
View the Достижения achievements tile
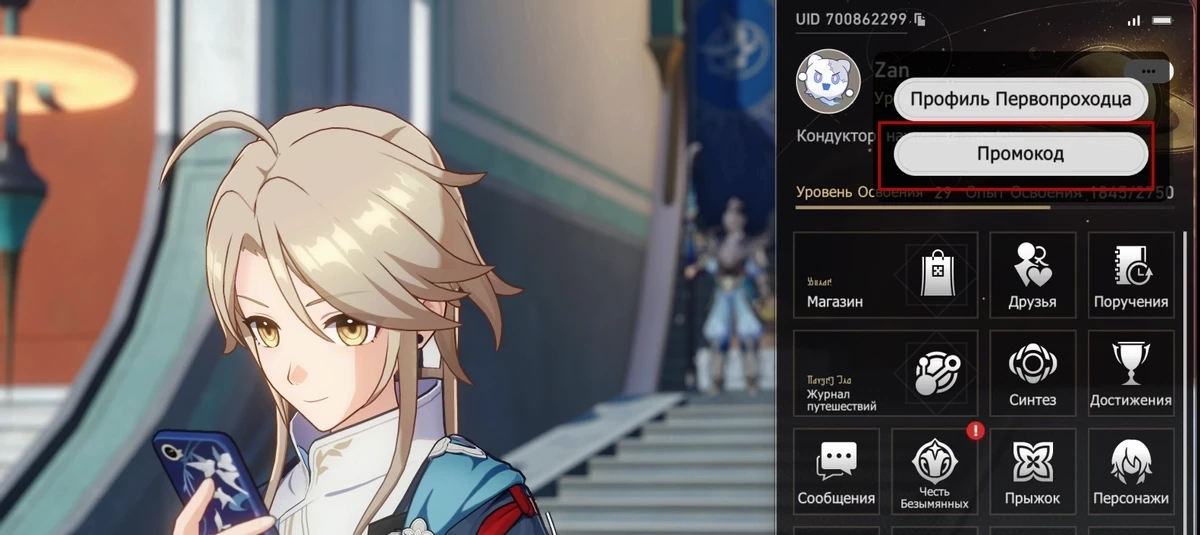point(1130,373)
